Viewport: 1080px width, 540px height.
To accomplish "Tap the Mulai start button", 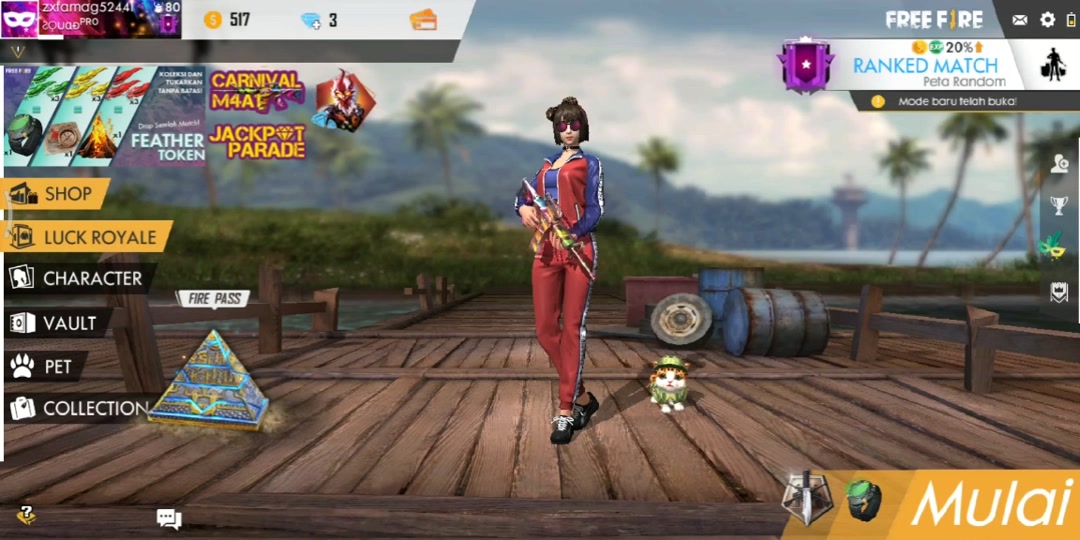I will coord(989,503).
